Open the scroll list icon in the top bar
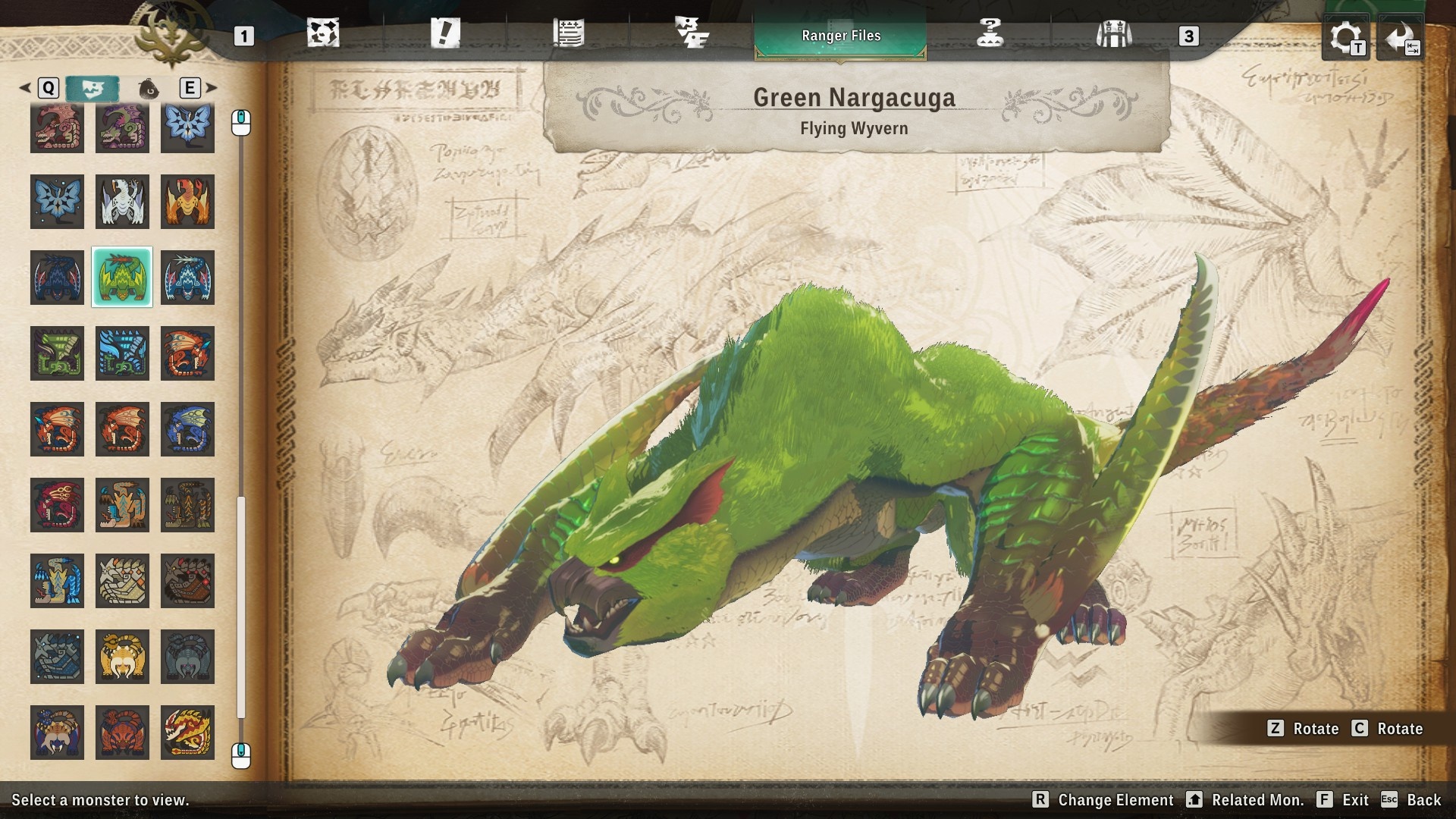Image resolution: width=1456 pixels, height=819 pixels. (x=570, y=34)
